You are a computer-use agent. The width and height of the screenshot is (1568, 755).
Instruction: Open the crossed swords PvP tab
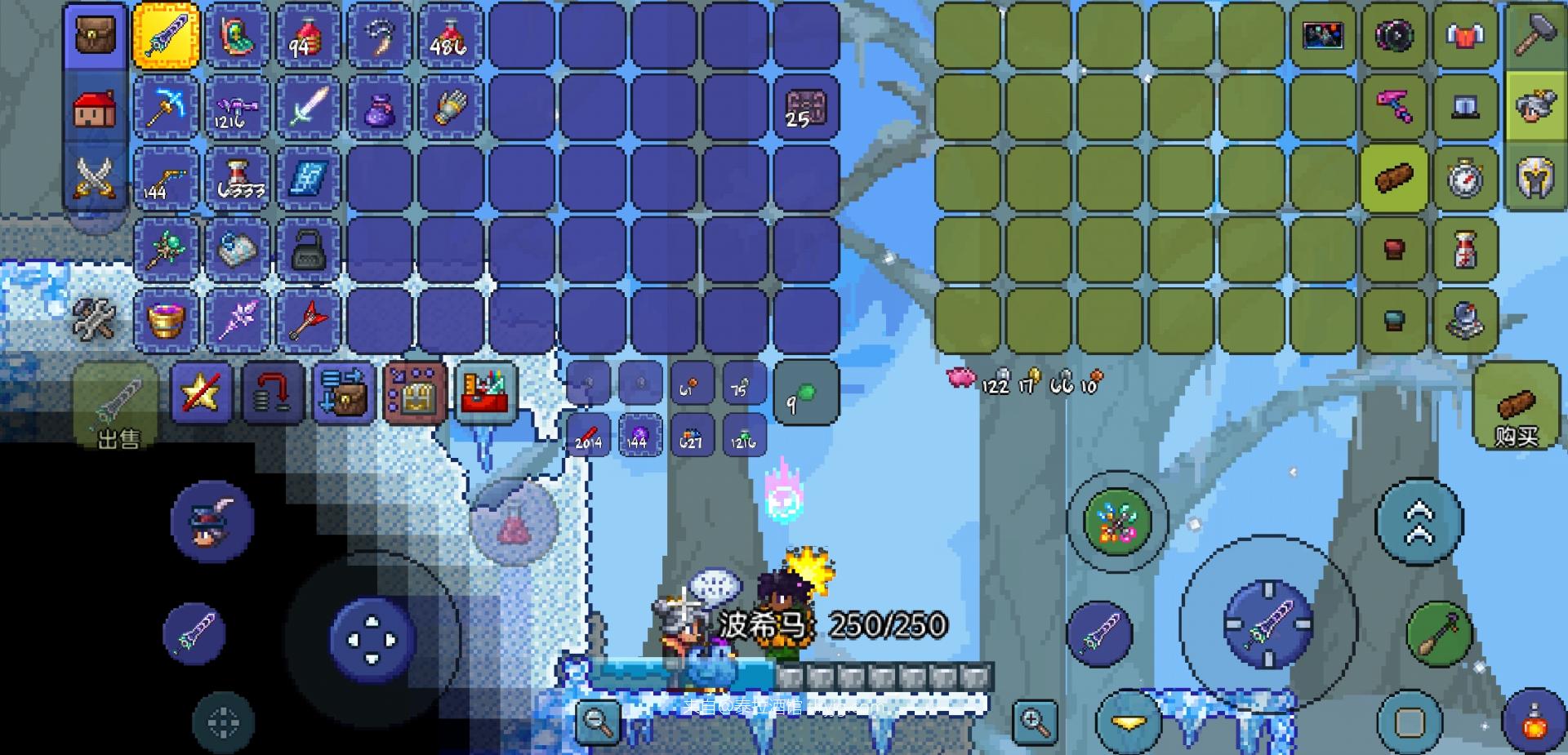click(95, 178)
